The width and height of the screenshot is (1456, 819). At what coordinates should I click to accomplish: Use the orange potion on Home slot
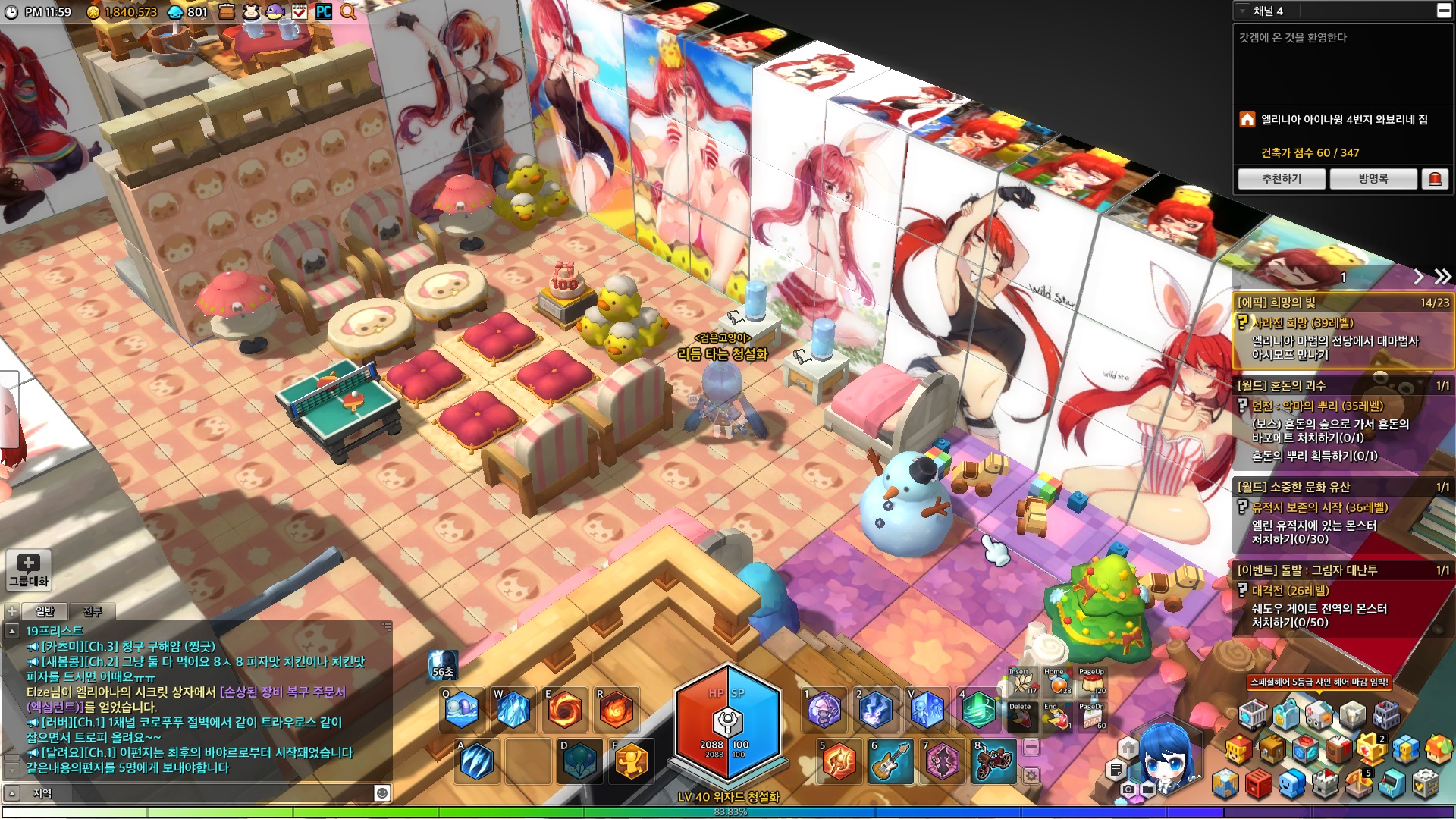1057,683
